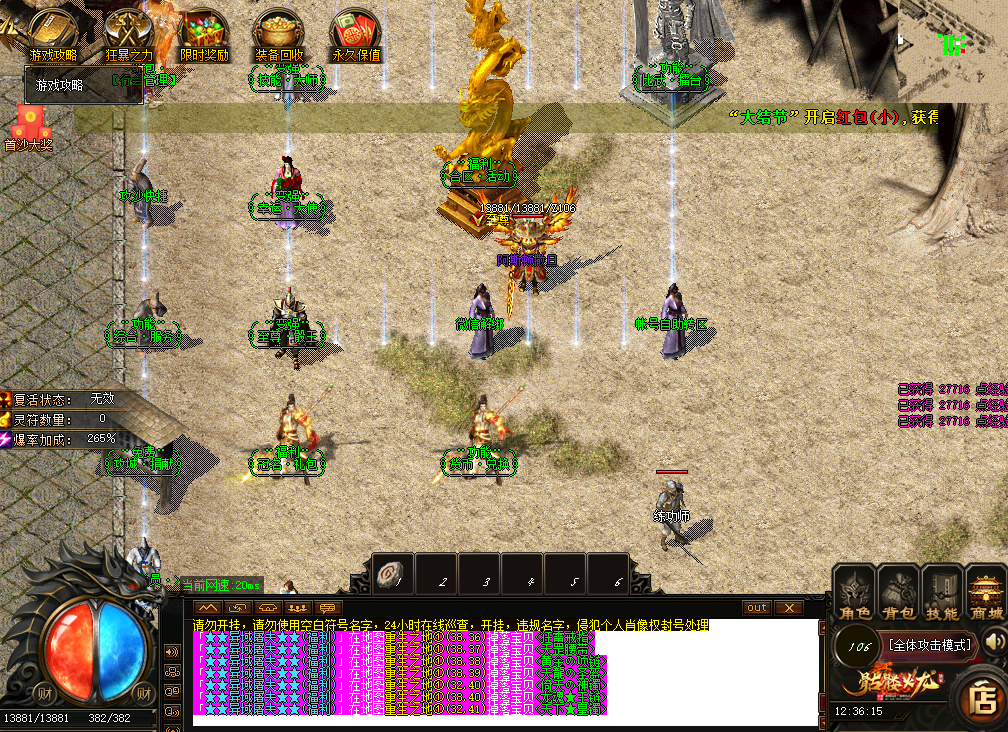The height and width of the screenshot is (732, 1008).
Task: Use the stone rune in hotbar slot 1
Action: (x=393, y=577)
